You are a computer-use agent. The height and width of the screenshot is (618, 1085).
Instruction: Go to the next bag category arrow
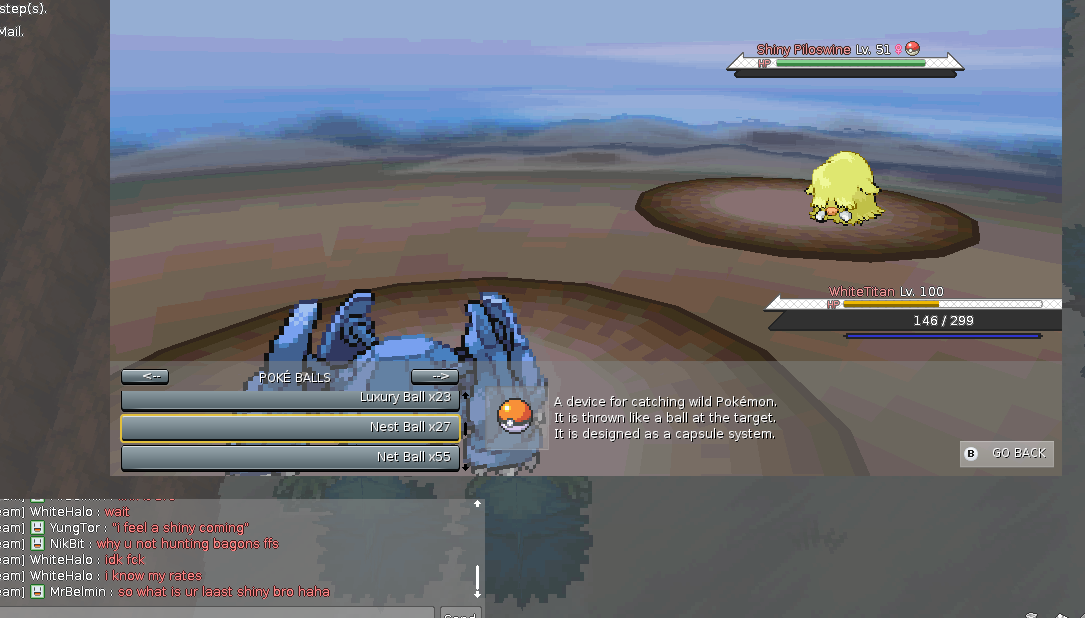point(435,377)
